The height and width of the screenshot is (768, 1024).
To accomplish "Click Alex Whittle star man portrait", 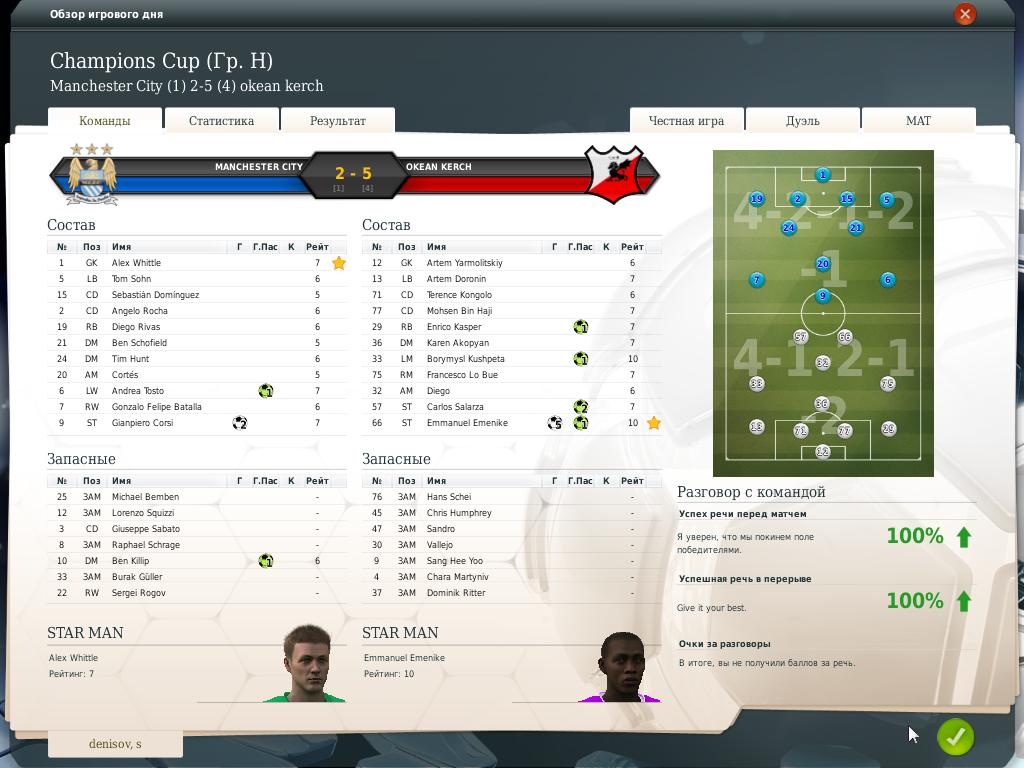I will (306, 664).
